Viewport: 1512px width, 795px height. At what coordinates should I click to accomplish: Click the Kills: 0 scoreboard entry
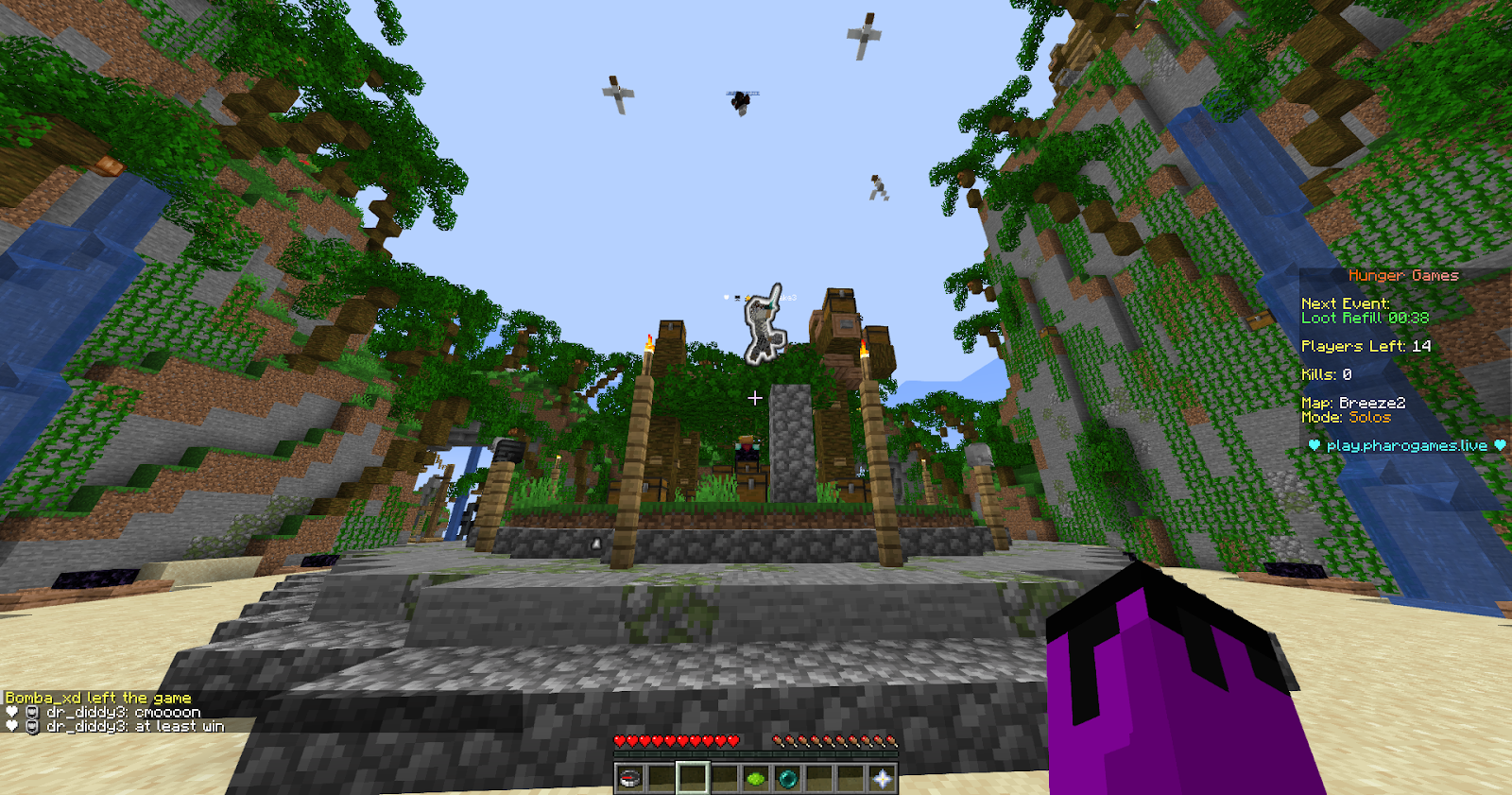[1329, 374]
